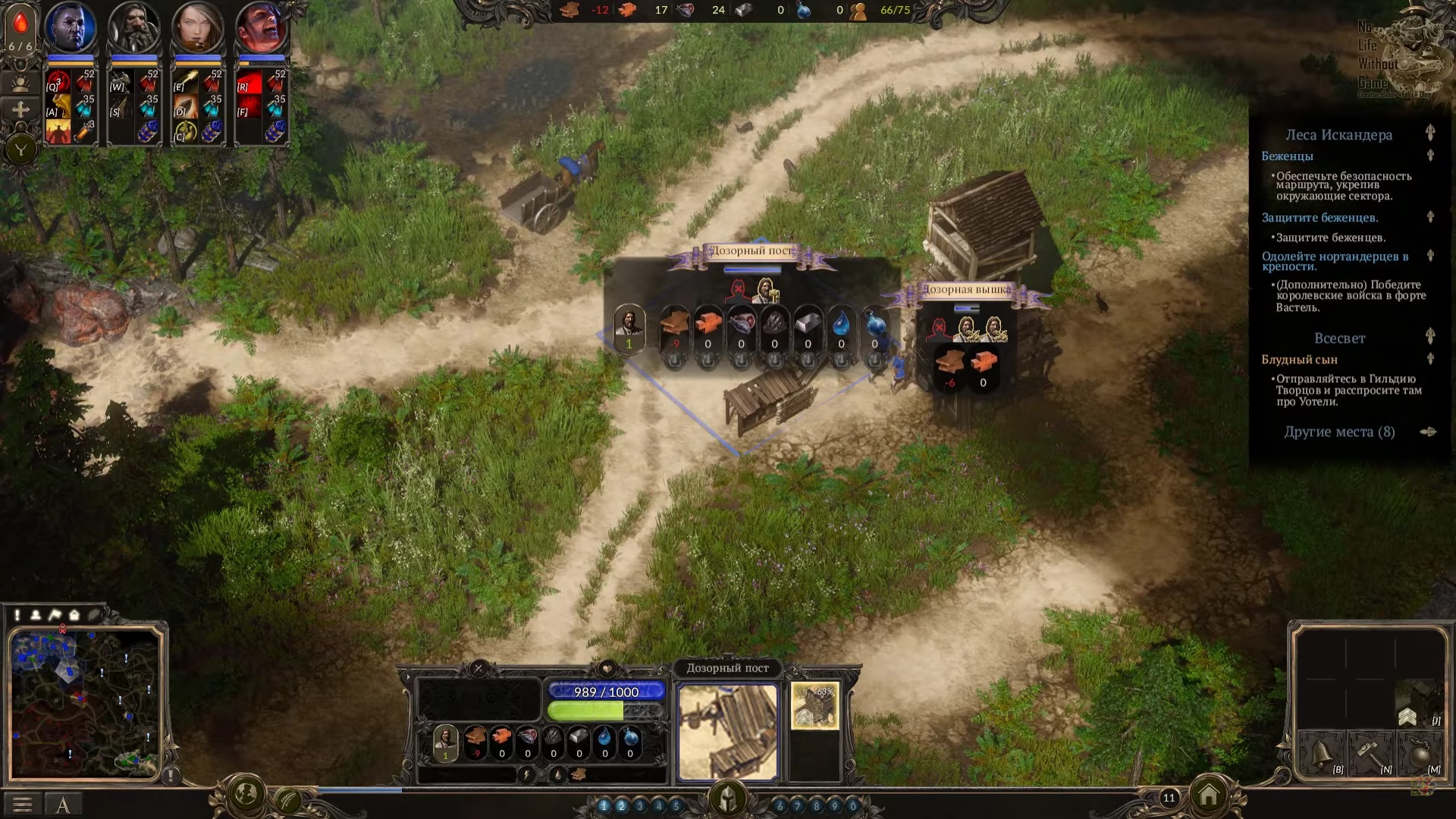Viewport: 1456px width, 819px height.
Task: Click the helmet army button
Action: click(x=728, y=799)
